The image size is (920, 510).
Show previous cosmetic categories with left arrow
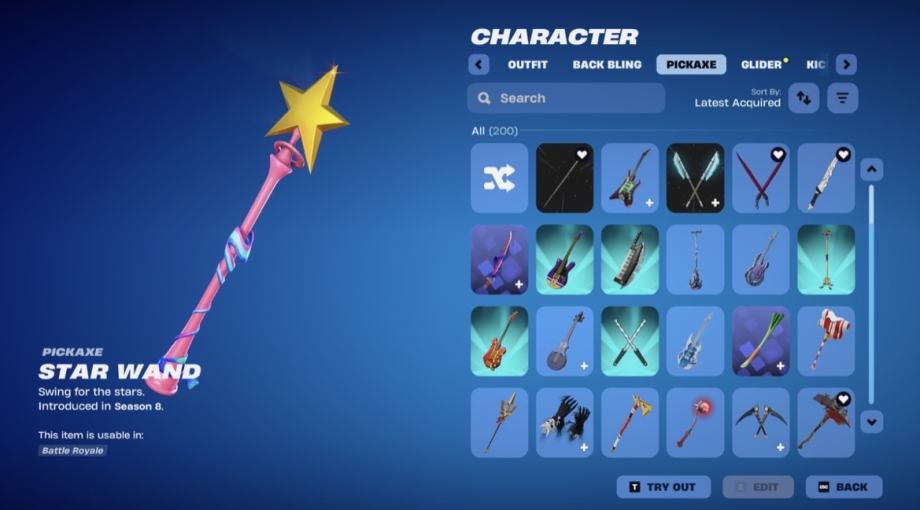click(479, 65)
